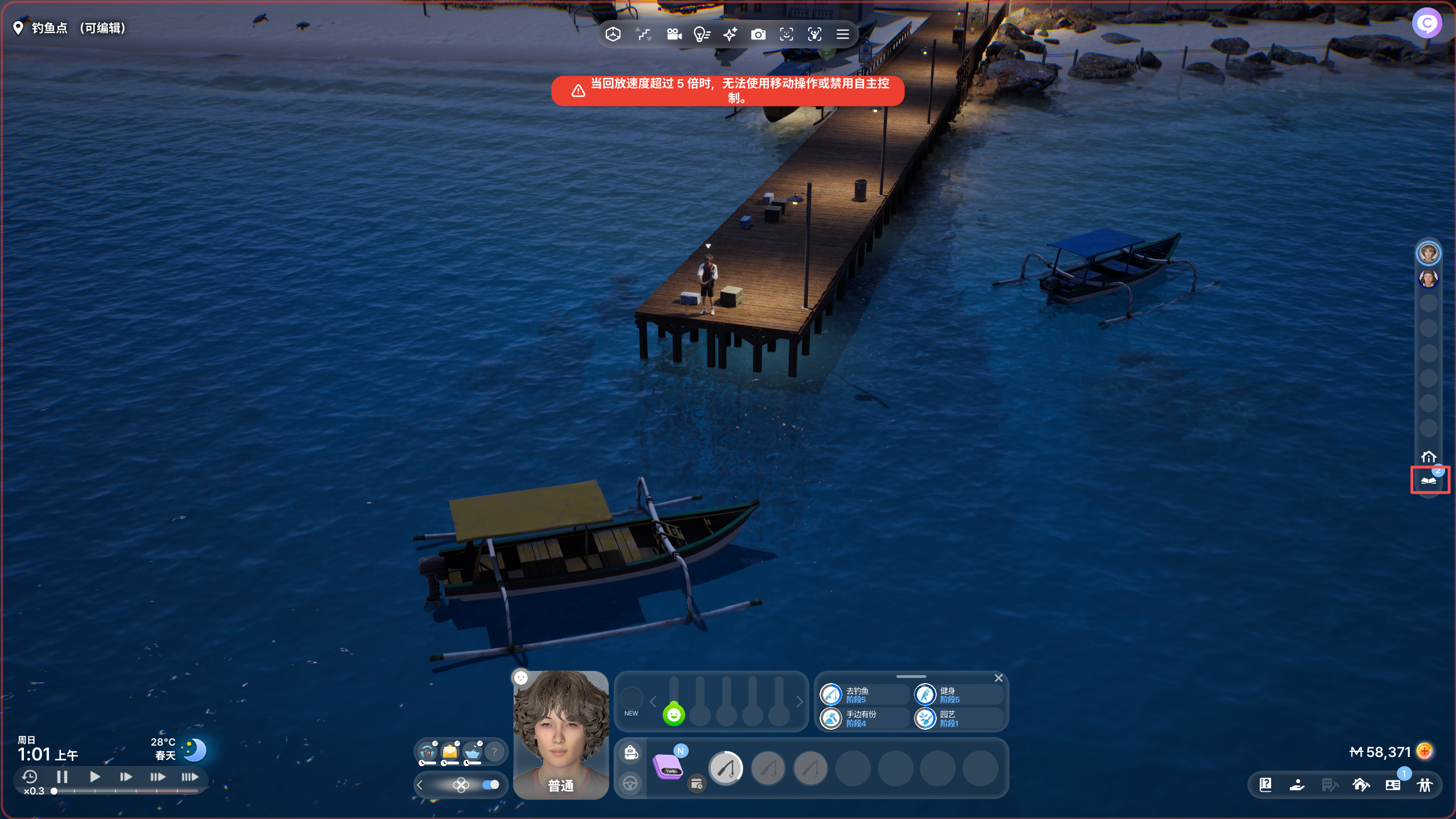Screen dimensions: 1456x819
Task: Open the house build mode icon
Action: point(1361,785)
